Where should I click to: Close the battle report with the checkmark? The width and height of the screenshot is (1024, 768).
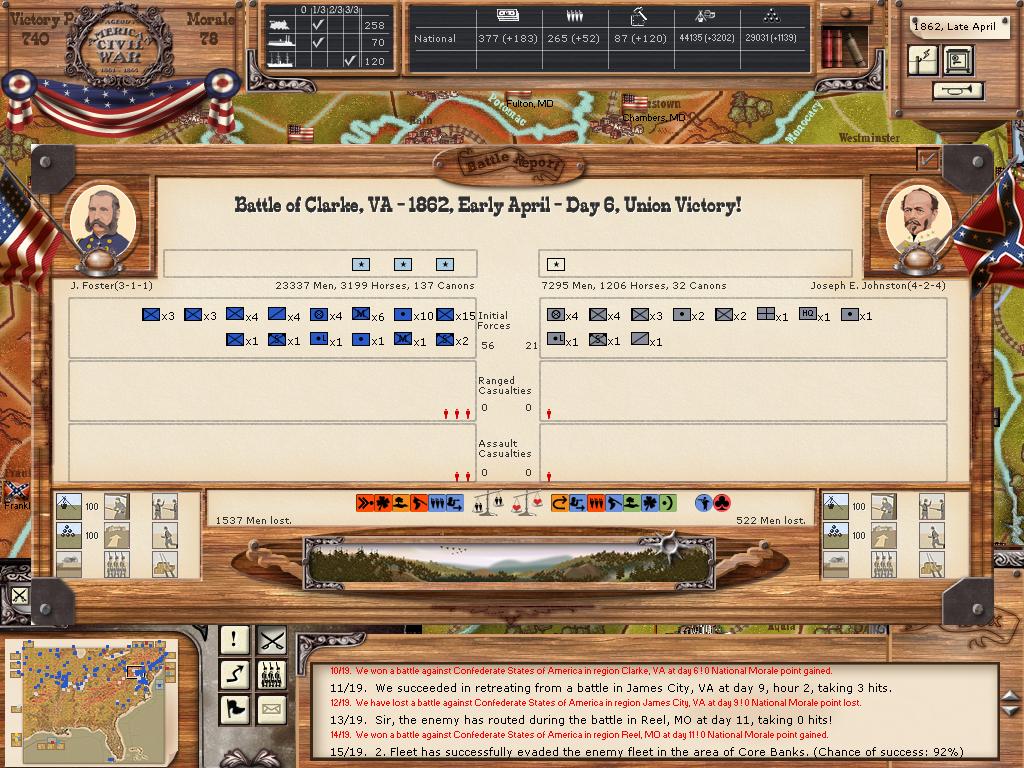(x=928, y=159)
